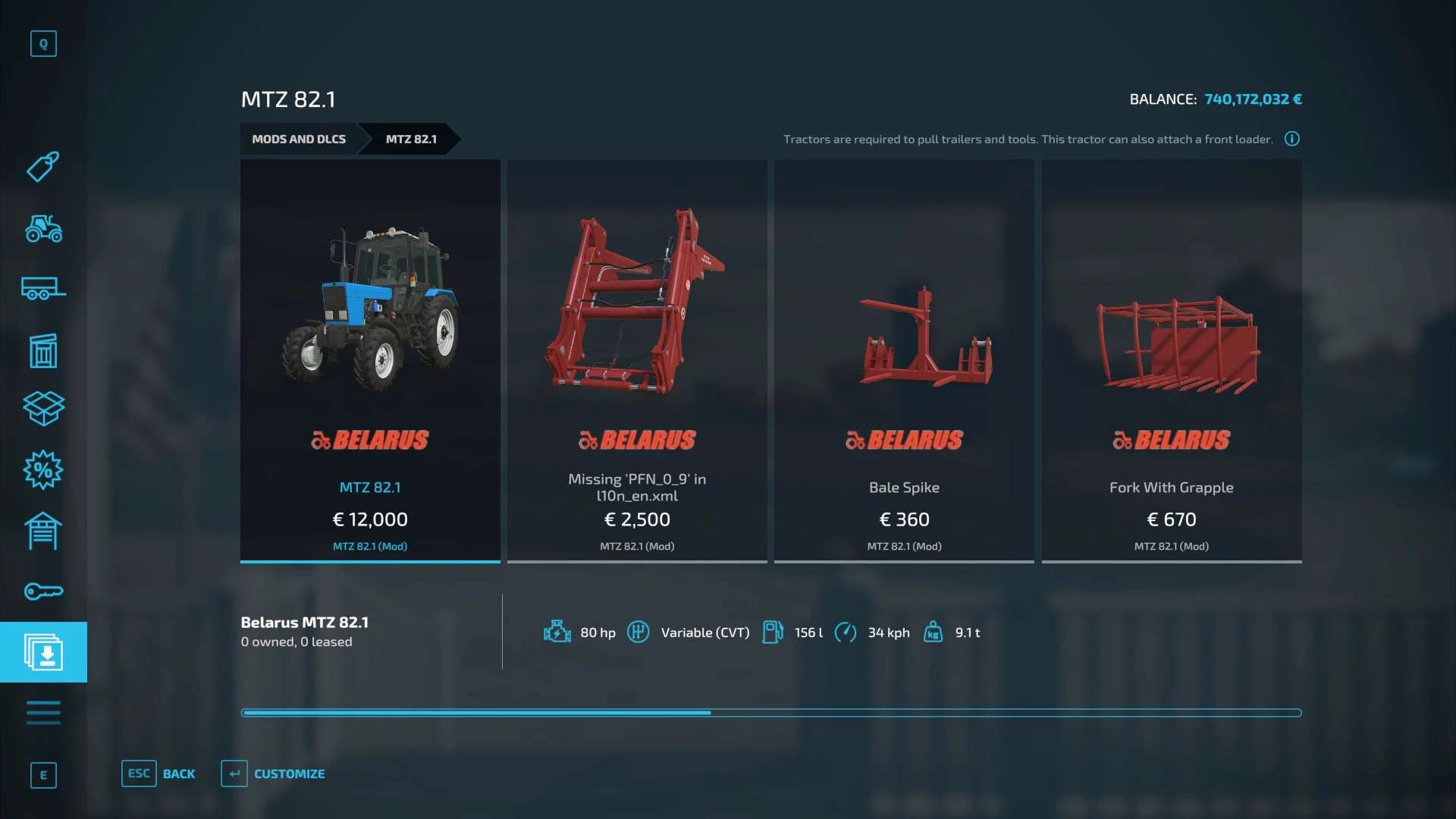Select the MTZ 82.1 tractor card
The image size is (1456, 819).
click(x=370, y=360)
